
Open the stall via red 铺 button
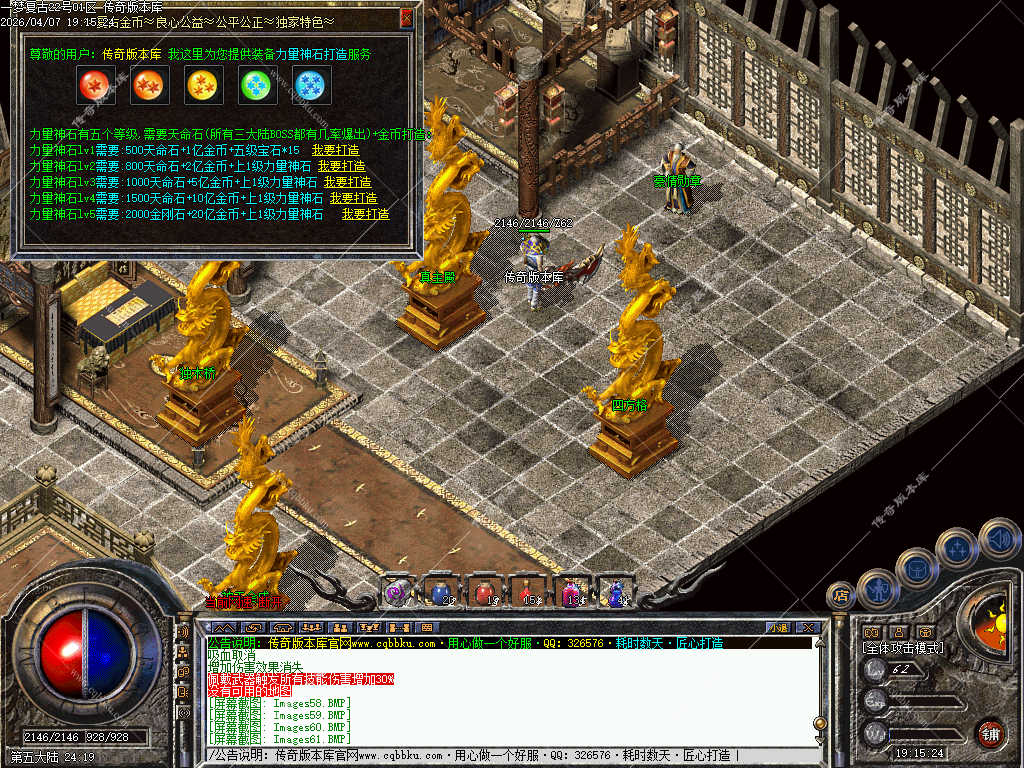(x=990, y=733)
